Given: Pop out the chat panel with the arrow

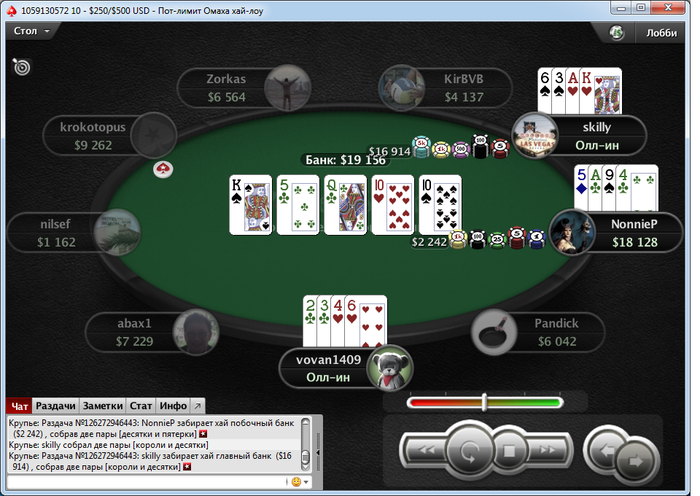Looking at the screenshot, I should pyautogui.click(x=197, y=406).
